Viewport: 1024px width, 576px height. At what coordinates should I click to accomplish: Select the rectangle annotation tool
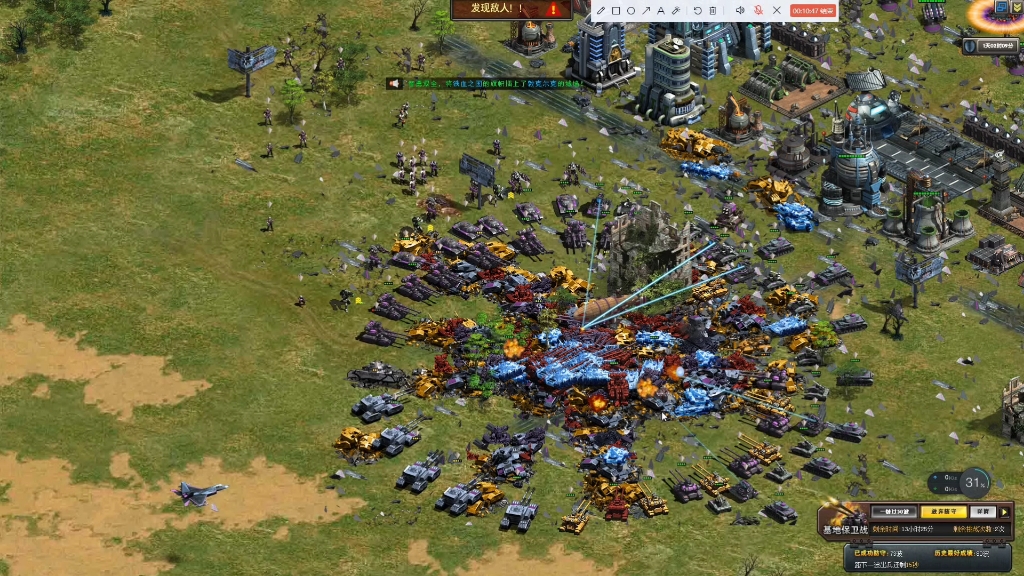(x=616, y=11)
